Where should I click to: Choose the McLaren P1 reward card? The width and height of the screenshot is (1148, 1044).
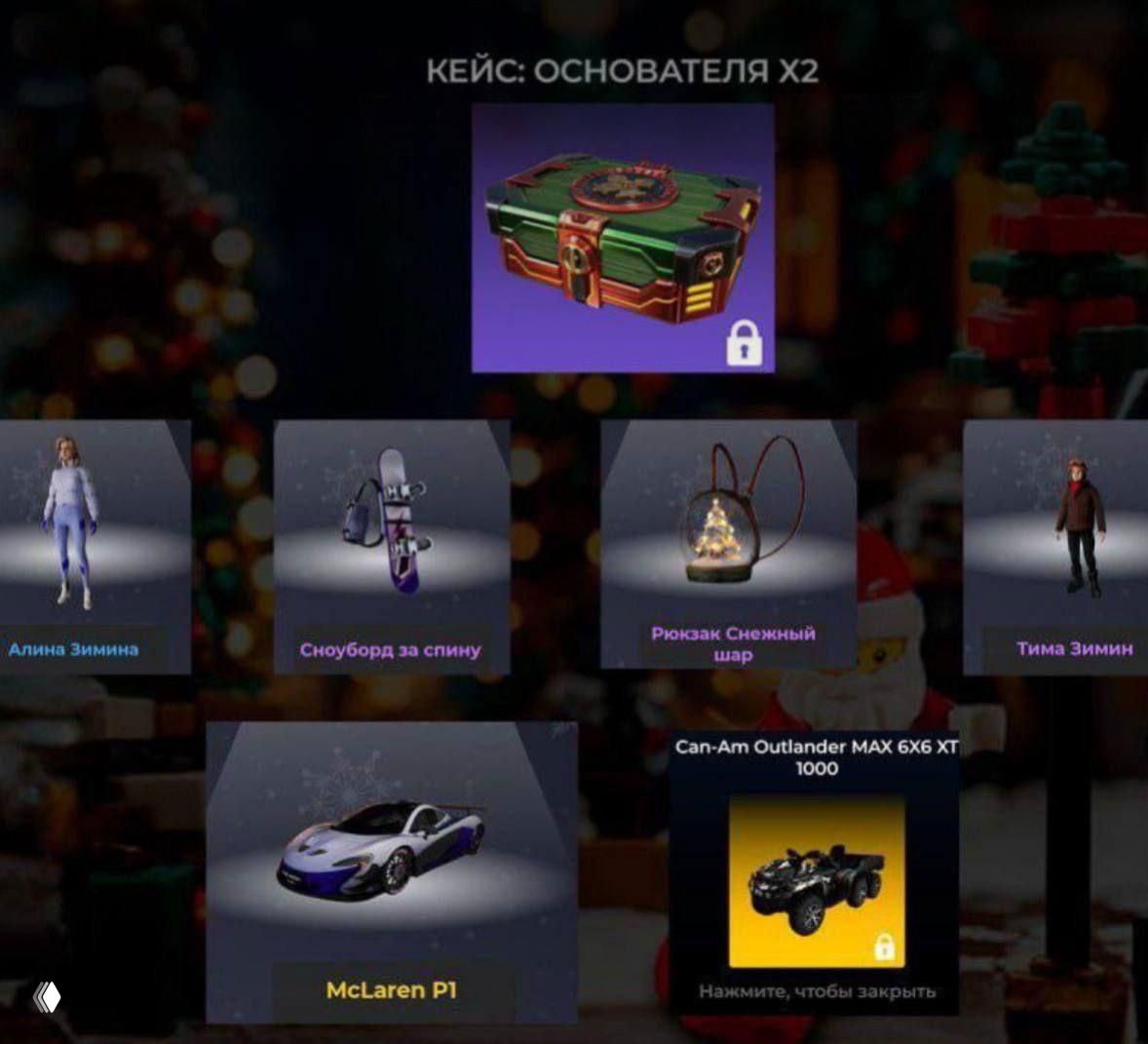391,872
